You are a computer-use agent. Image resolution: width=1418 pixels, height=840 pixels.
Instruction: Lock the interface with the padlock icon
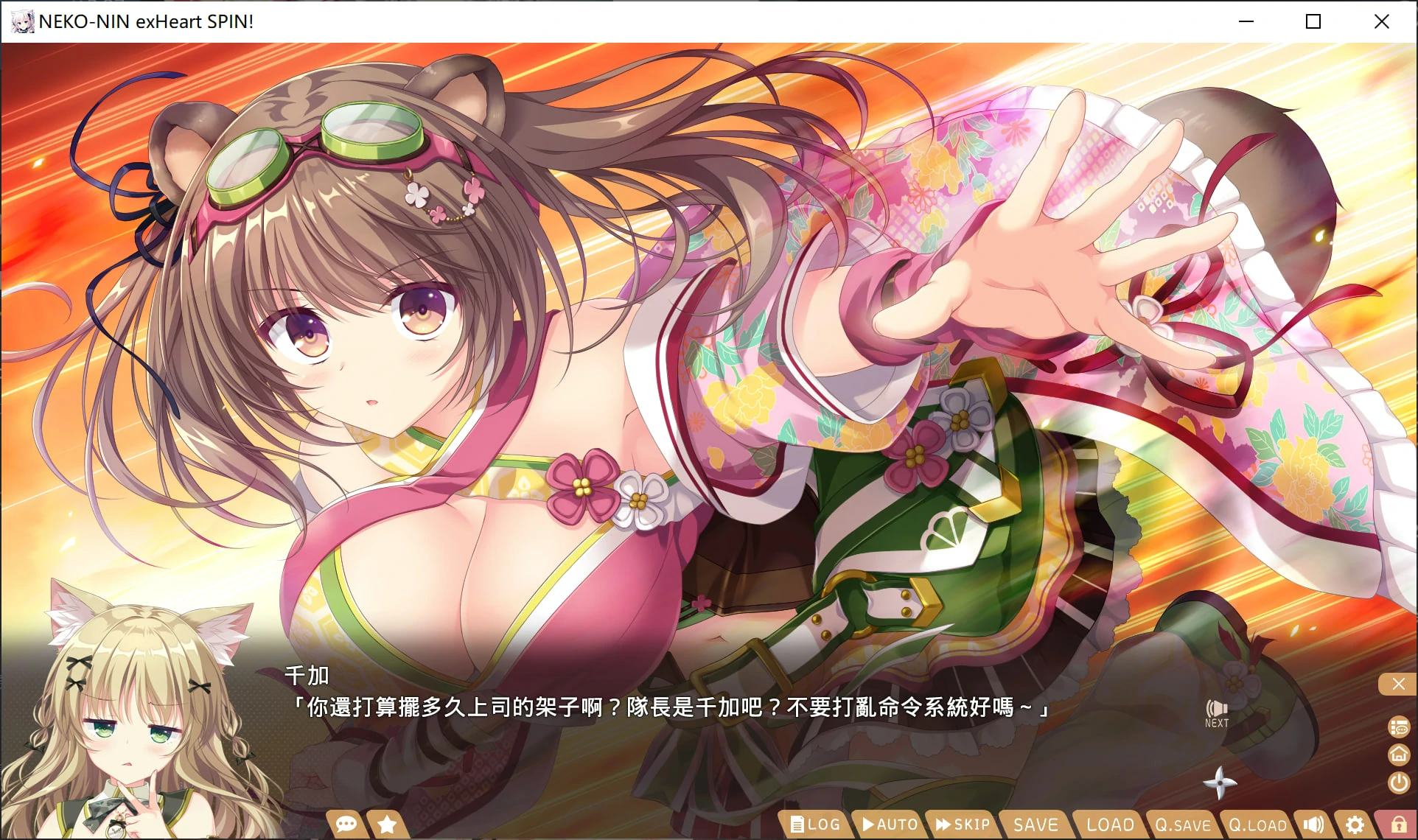click(x=1397, y=825)
